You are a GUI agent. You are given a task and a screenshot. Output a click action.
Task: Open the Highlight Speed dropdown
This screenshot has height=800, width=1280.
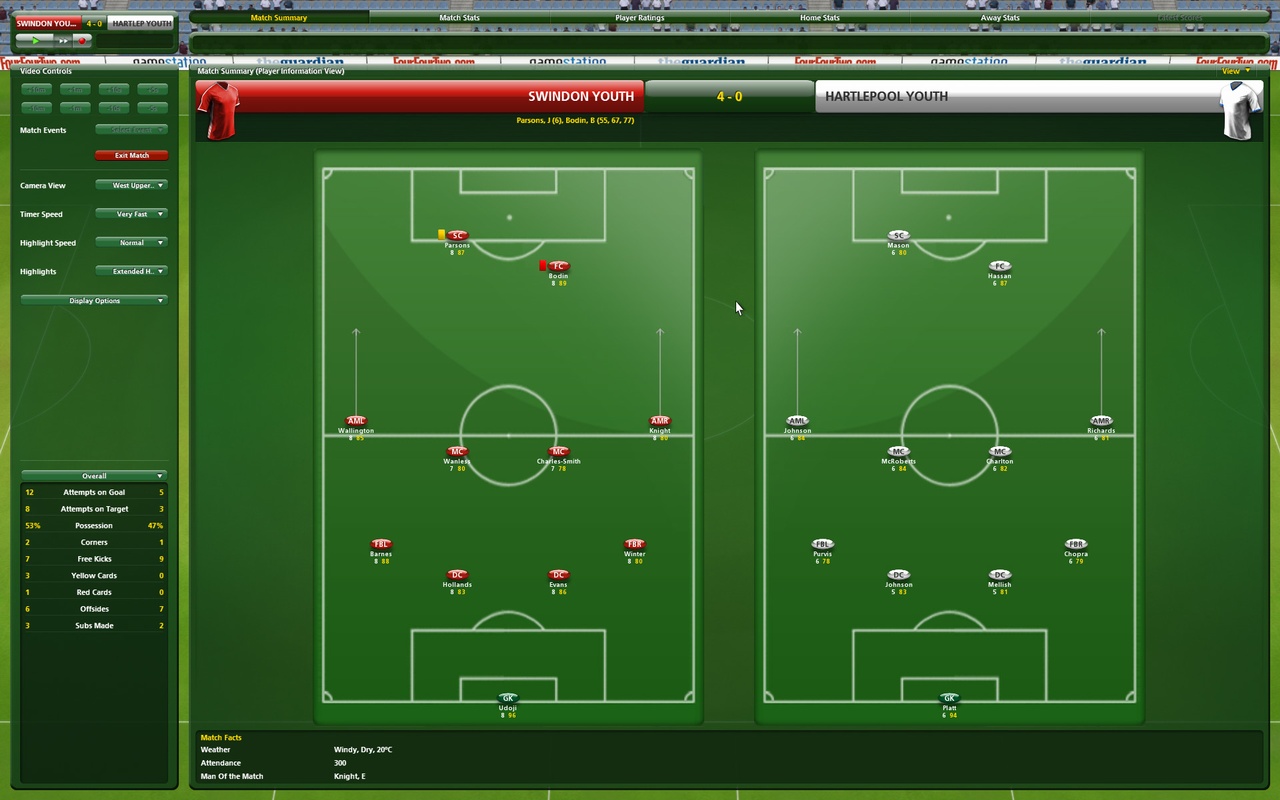[131, 242]
